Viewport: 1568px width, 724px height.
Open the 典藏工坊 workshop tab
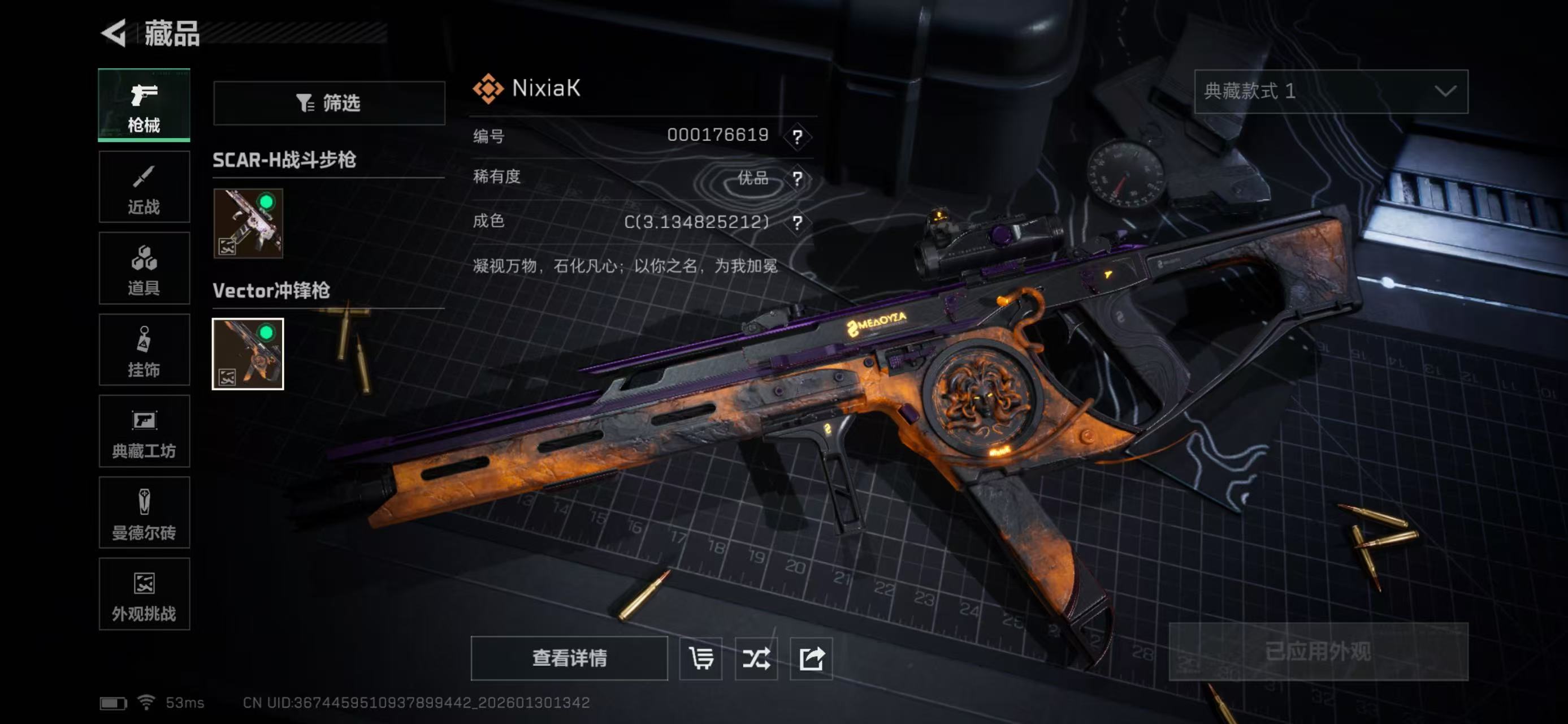click(x=144, y=431)
